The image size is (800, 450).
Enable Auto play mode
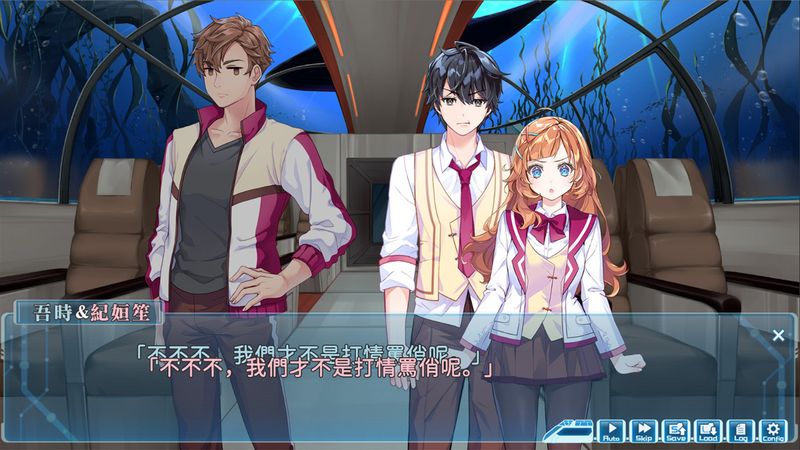click(610, 431)
